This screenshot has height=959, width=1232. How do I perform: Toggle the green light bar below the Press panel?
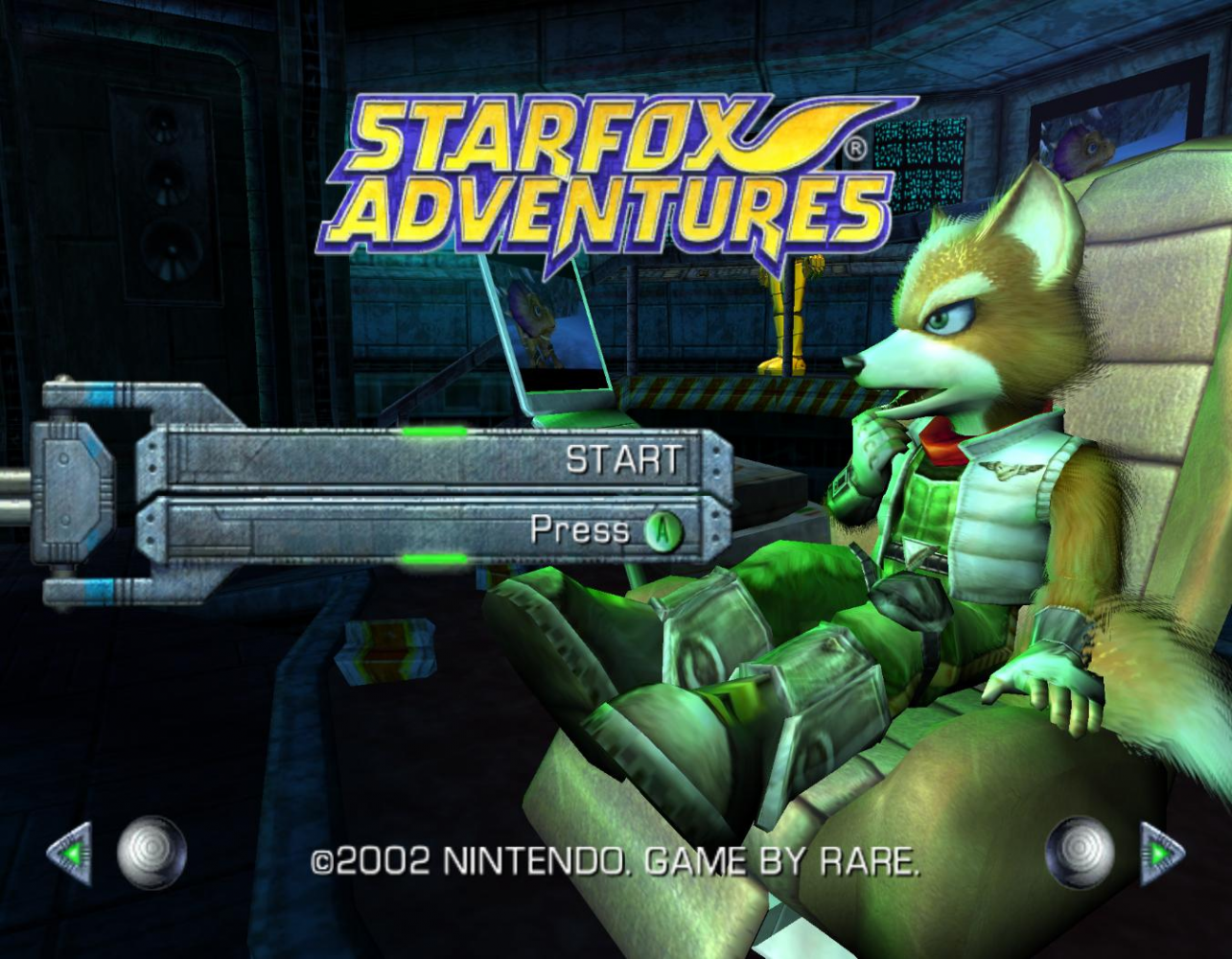point(436,558)
